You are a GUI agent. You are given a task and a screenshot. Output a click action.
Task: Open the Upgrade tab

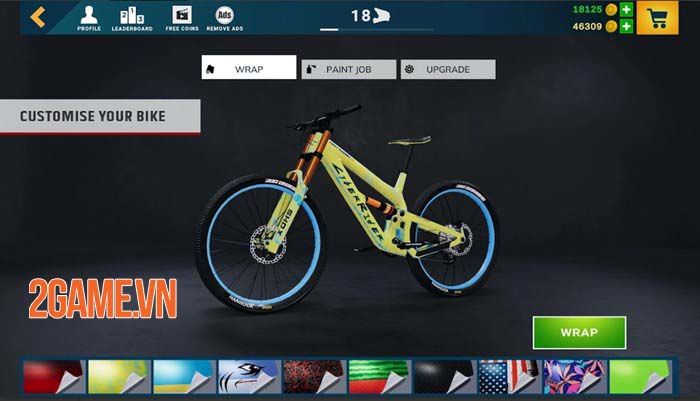pyautogui.click(x=448, y=69)
